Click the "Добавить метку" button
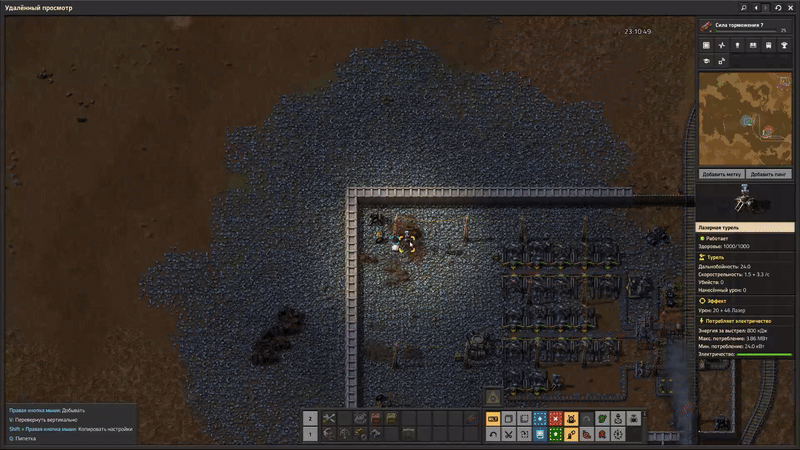The width and height of the screenshot is (800, 450). [x=720, y=173]
